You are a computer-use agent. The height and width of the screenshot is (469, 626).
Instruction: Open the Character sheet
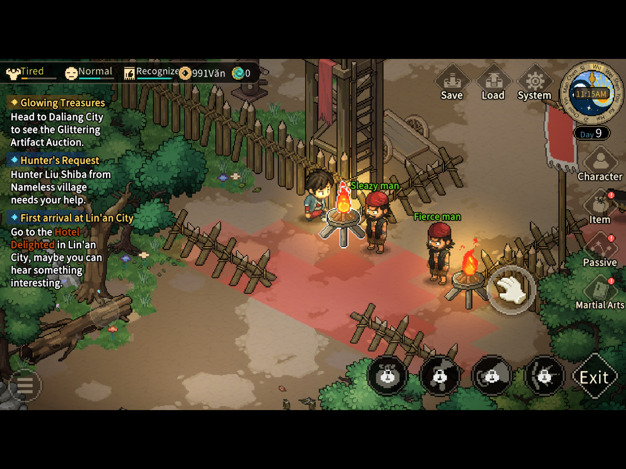tap(599, 164)
